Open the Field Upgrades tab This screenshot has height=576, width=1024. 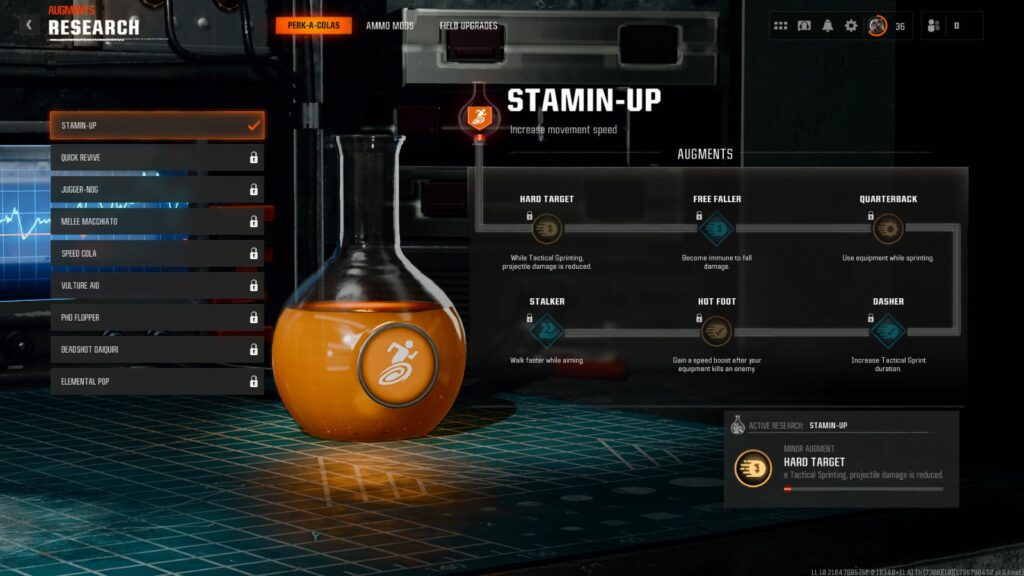pos(468,26)
